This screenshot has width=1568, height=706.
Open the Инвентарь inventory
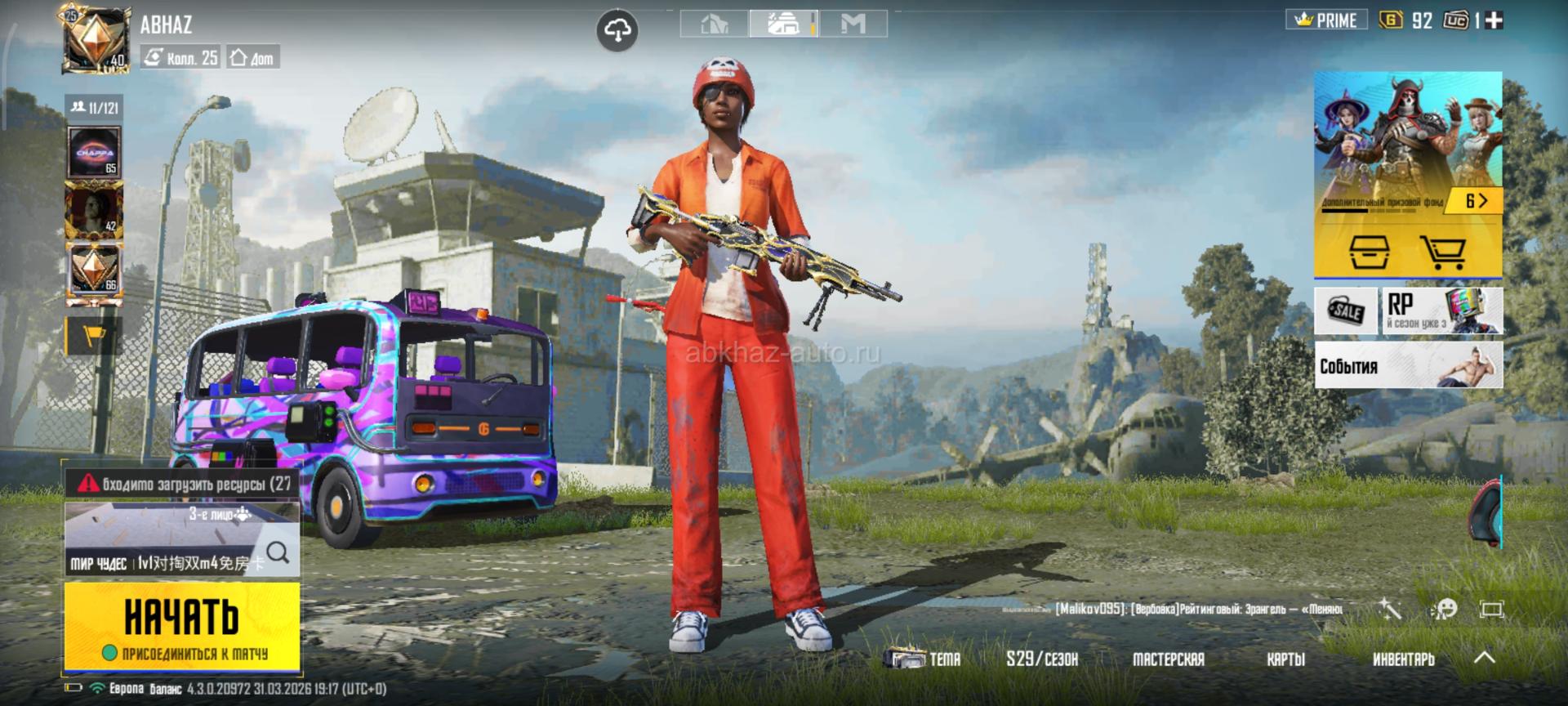coord(1403,659)
